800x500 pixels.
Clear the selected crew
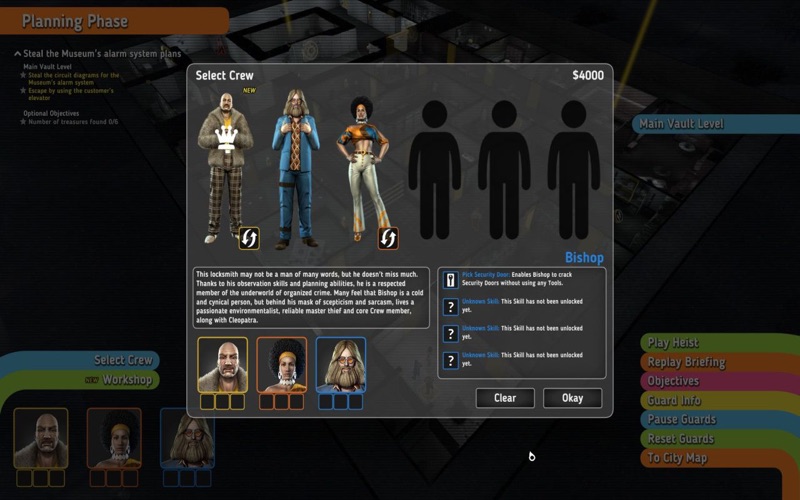pos(505,398)
